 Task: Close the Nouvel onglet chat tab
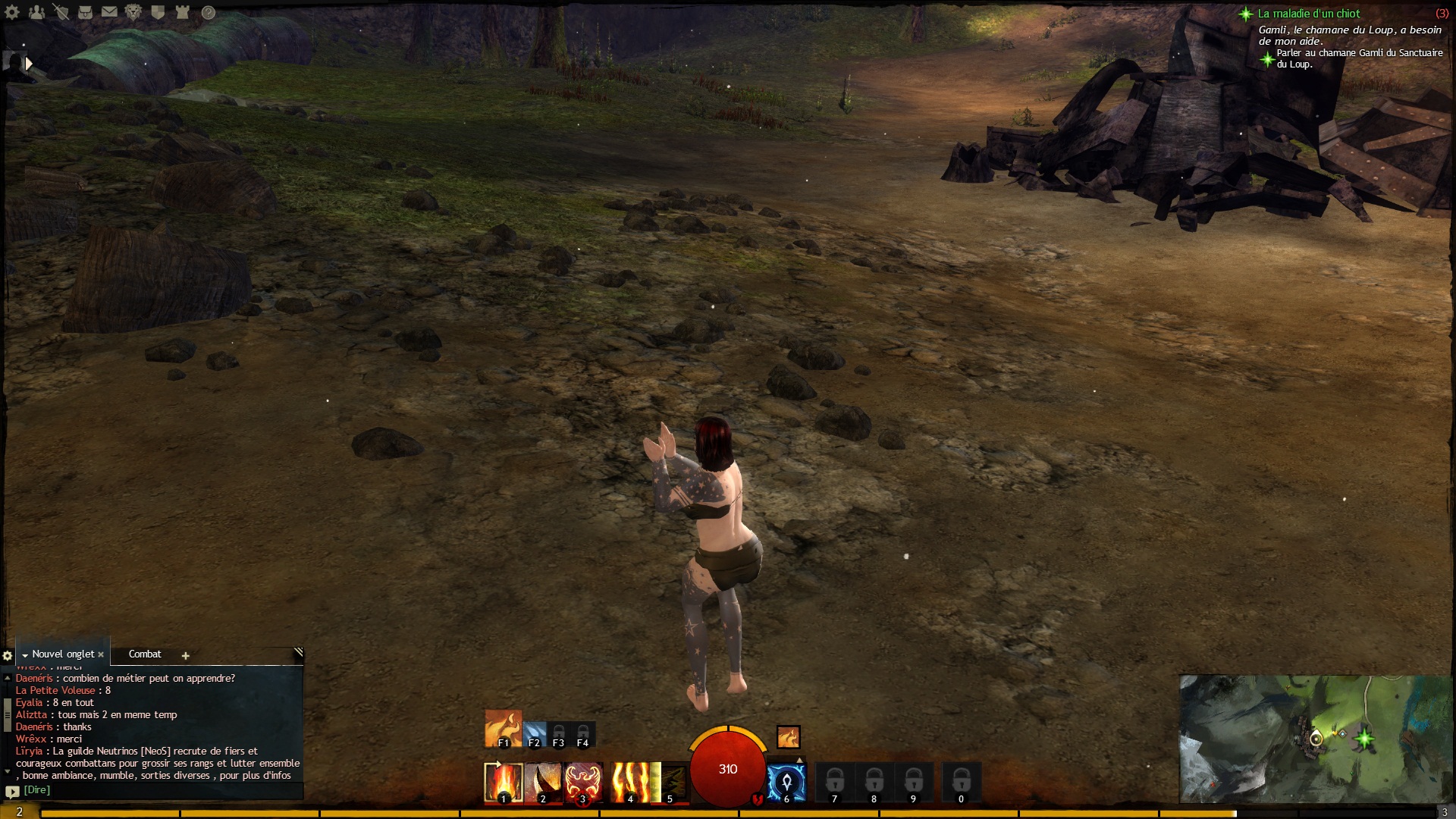point(101,654)
